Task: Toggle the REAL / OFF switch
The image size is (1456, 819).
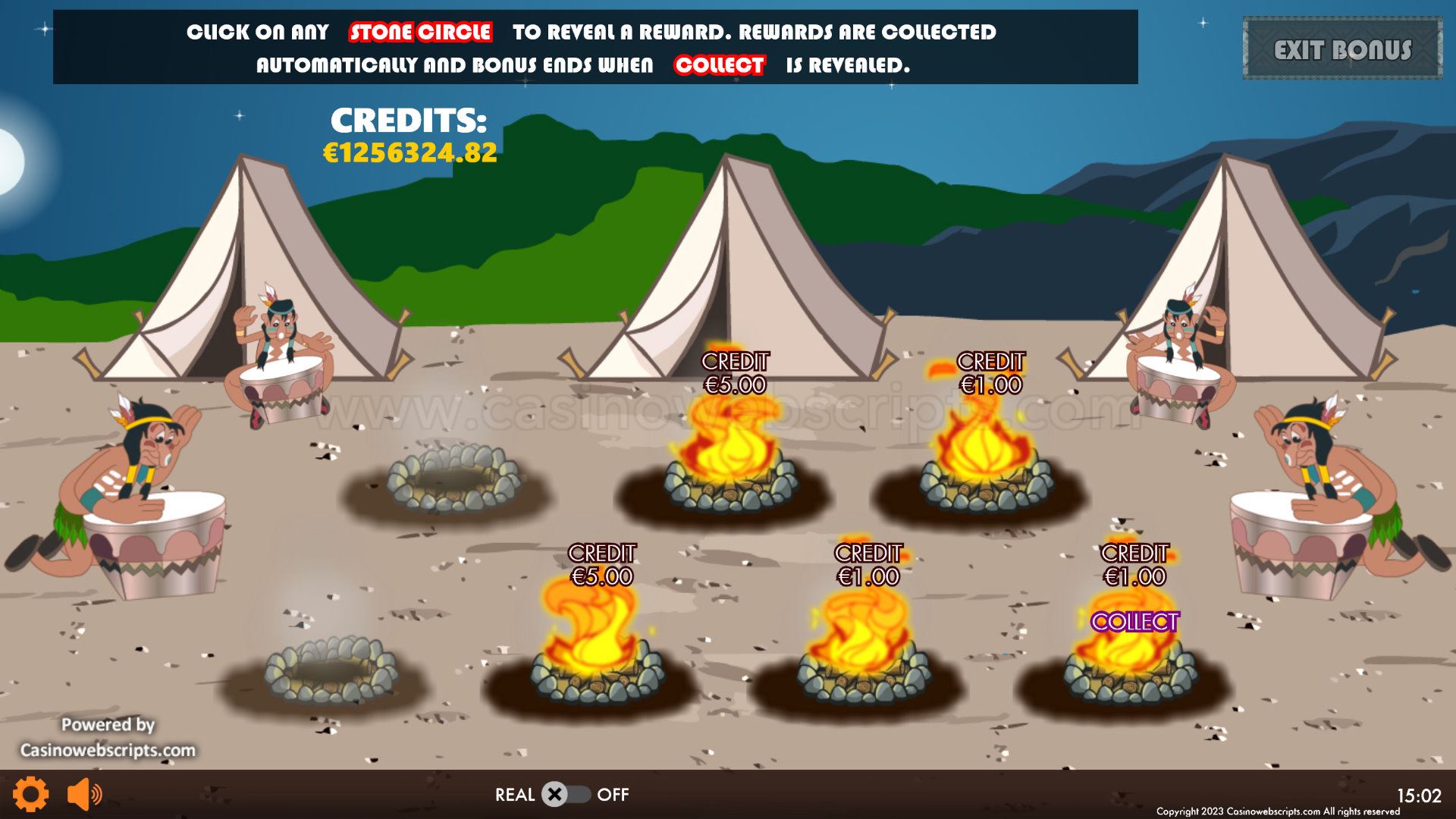Action: click(x=565, y=794)
